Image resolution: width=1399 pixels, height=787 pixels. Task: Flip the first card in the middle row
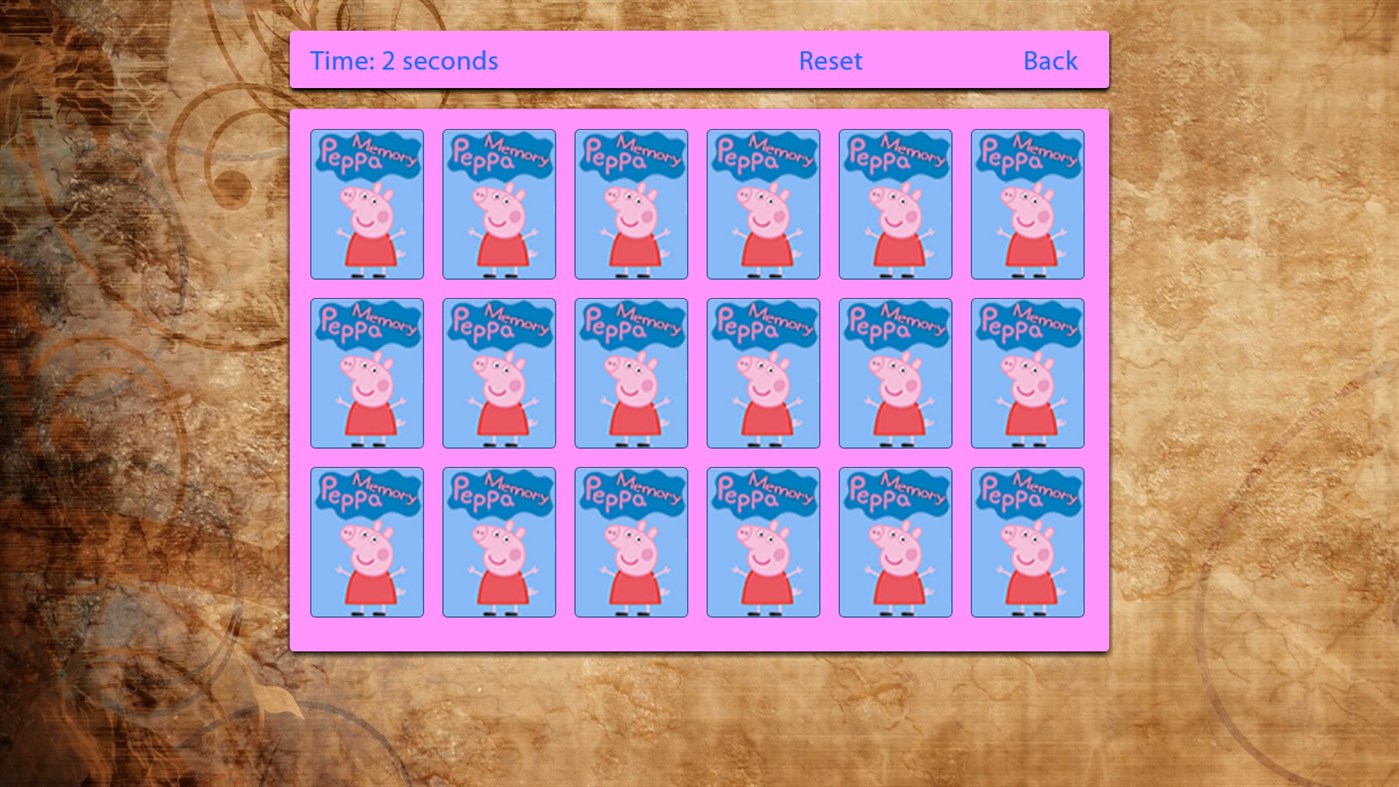(x=366, y=372)
